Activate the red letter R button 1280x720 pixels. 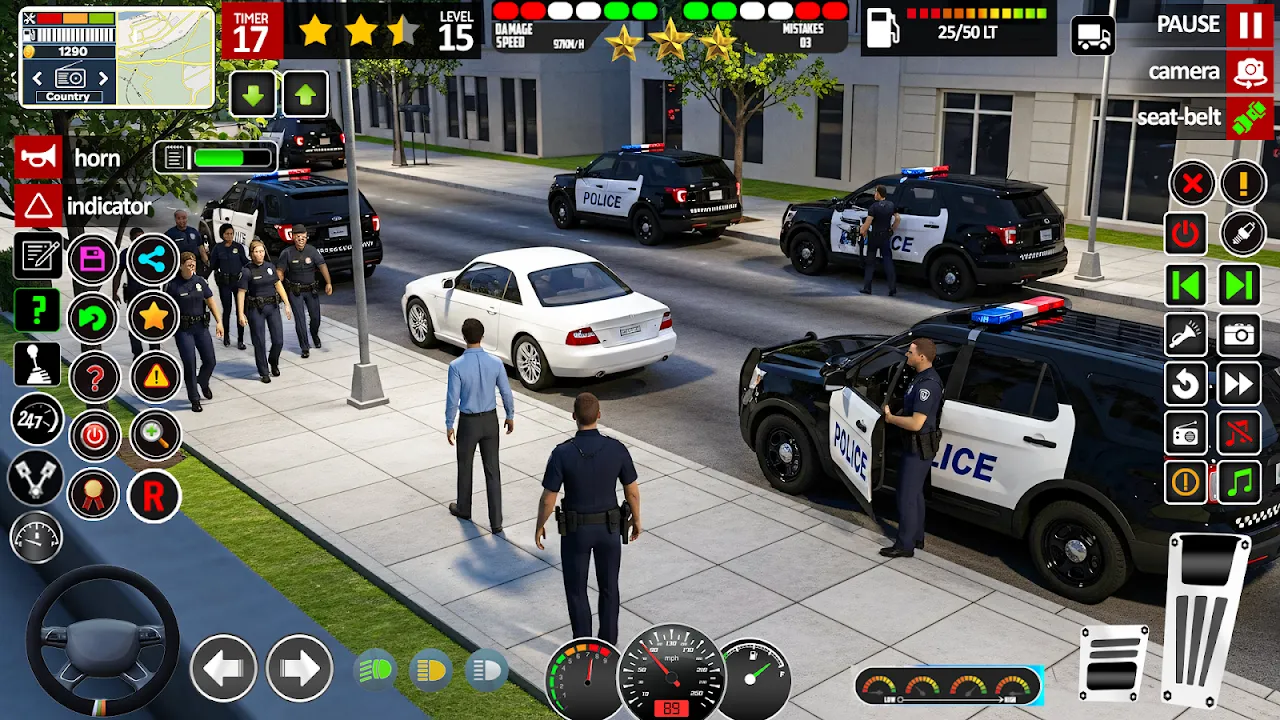coord(153,496)
